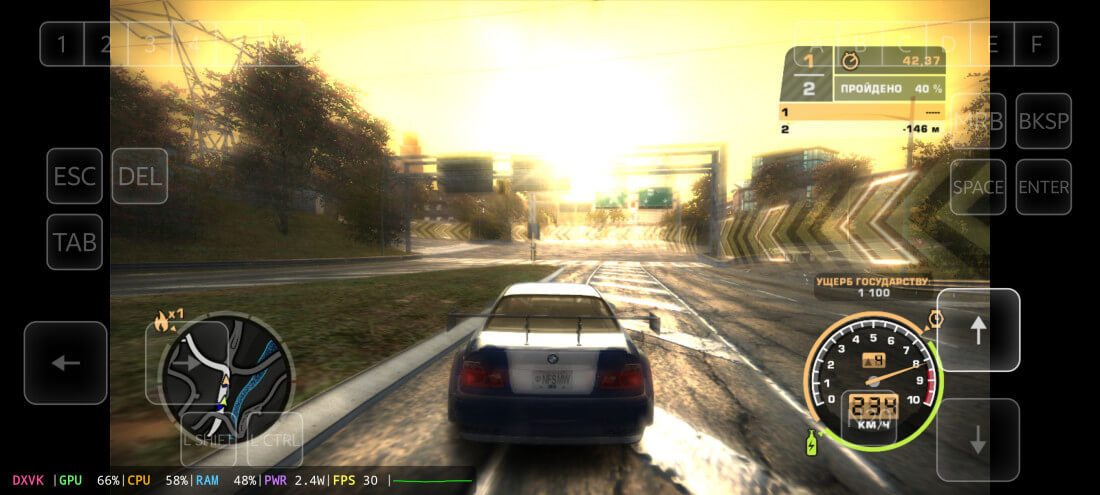
Task: Tap the letter A overlay key
Action: 816,44
